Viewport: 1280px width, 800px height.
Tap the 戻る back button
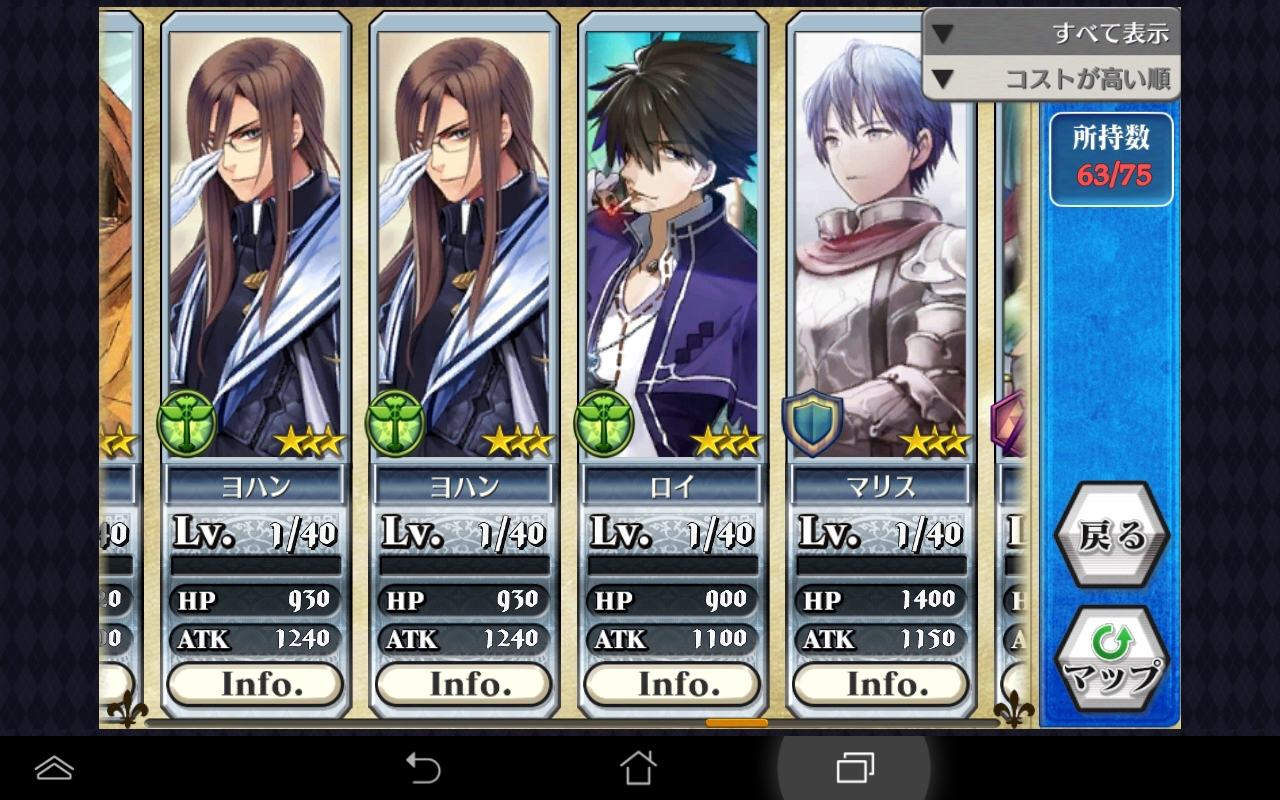click(x=1111, y=536)
